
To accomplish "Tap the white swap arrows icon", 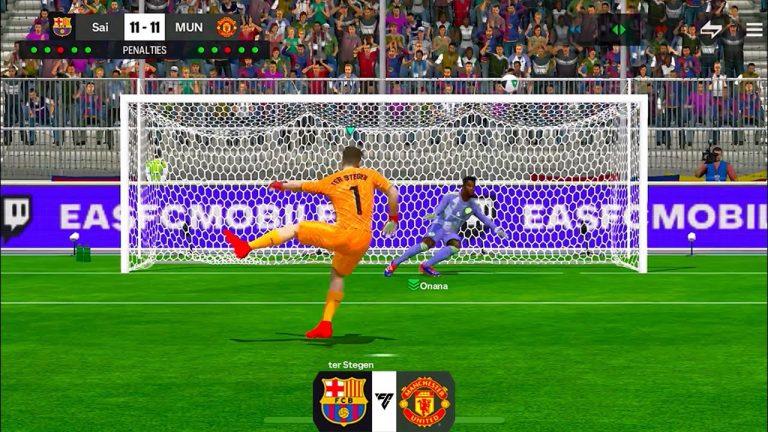I will 711,29.
